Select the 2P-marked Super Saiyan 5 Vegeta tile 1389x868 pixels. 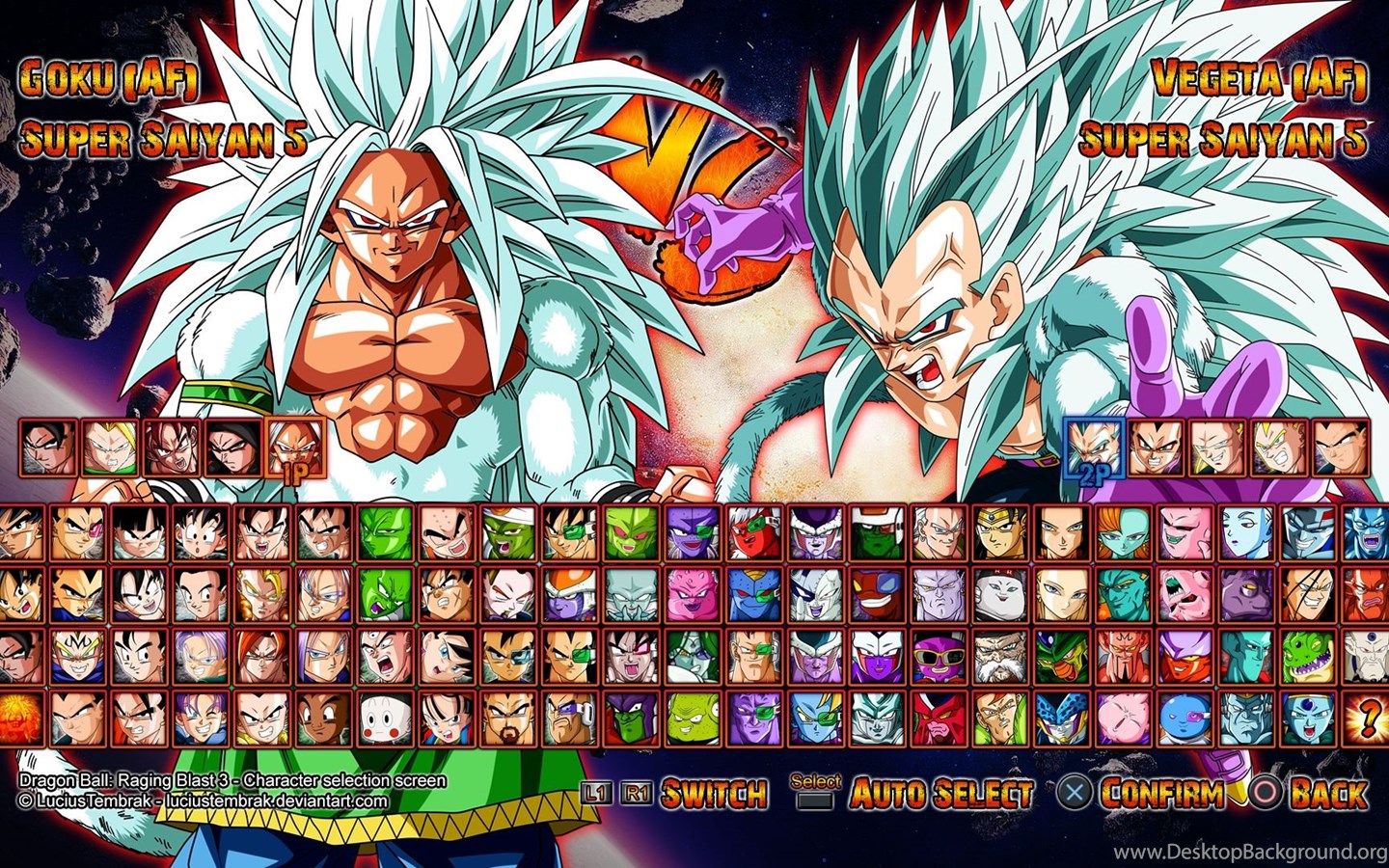pyautogui.click(x=1094, y=446)
